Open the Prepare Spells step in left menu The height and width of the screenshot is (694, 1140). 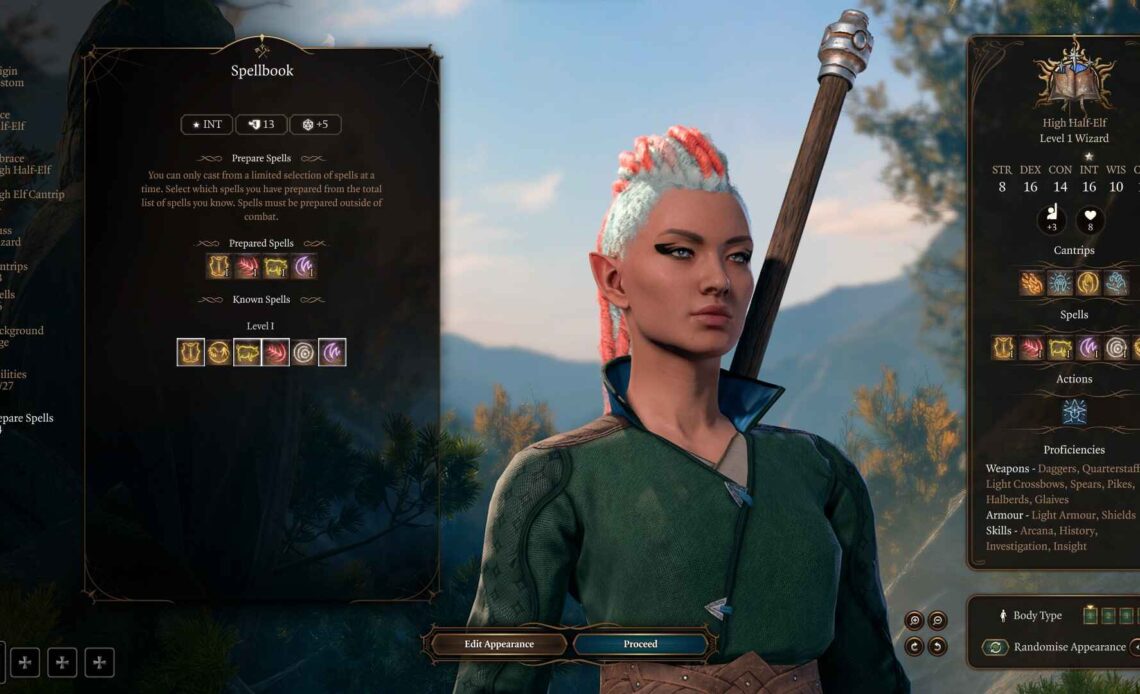point(27,418)
